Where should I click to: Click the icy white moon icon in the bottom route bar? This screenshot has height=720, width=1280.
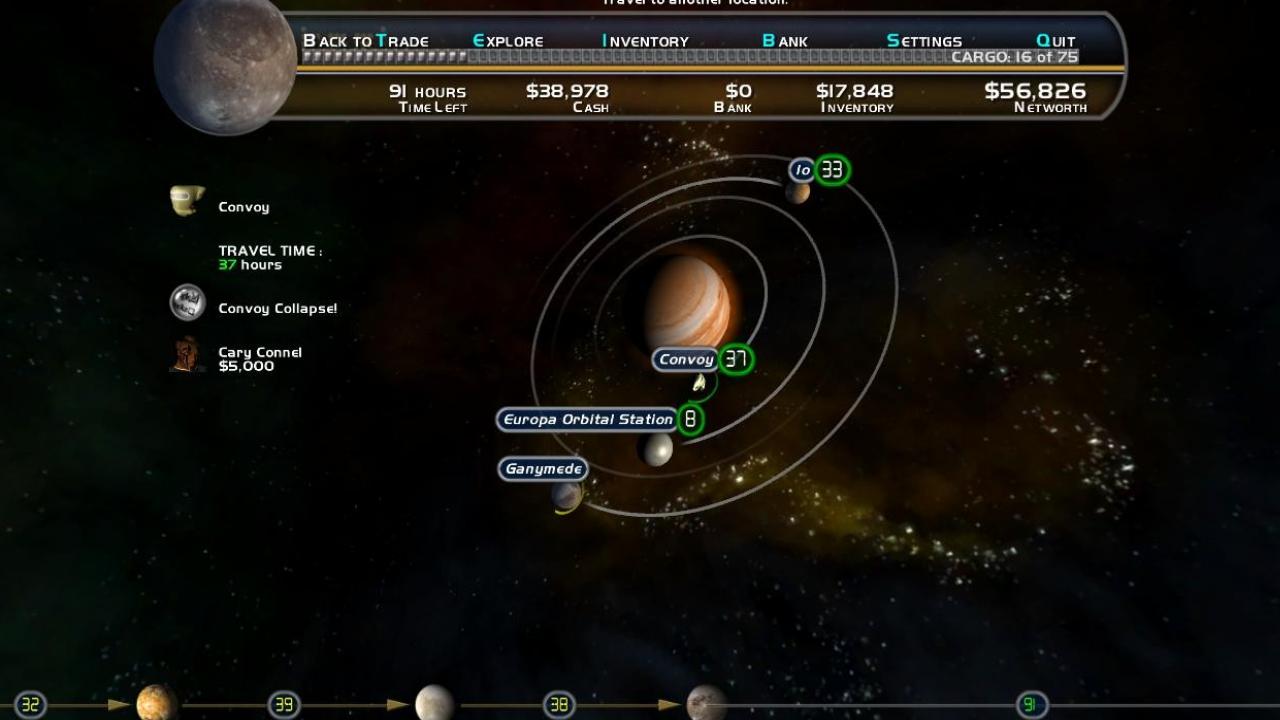pyautogui.click(x=432, y=704)
